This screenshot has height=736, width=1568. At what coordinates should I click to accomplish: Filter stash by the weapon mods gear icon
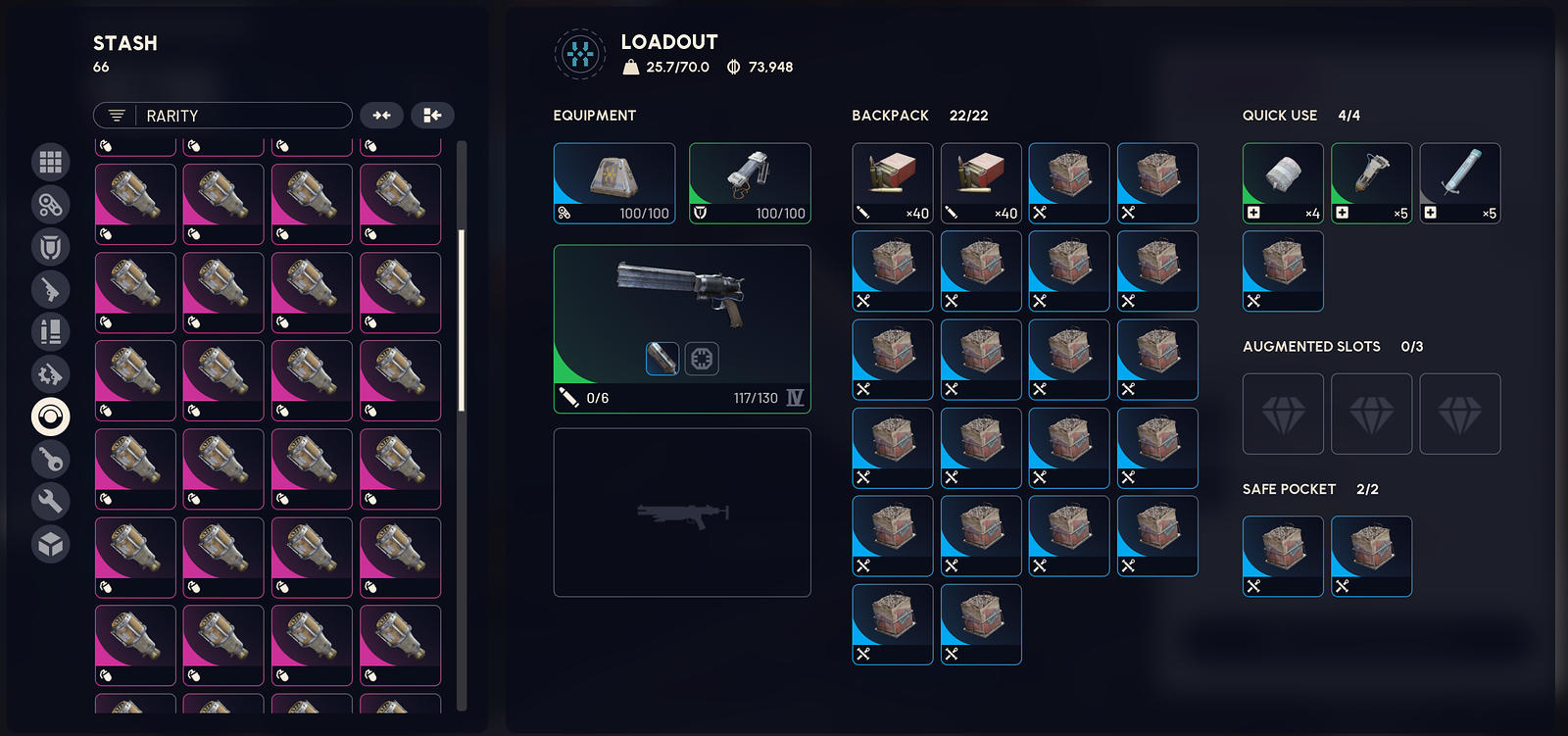click(51, 374)
